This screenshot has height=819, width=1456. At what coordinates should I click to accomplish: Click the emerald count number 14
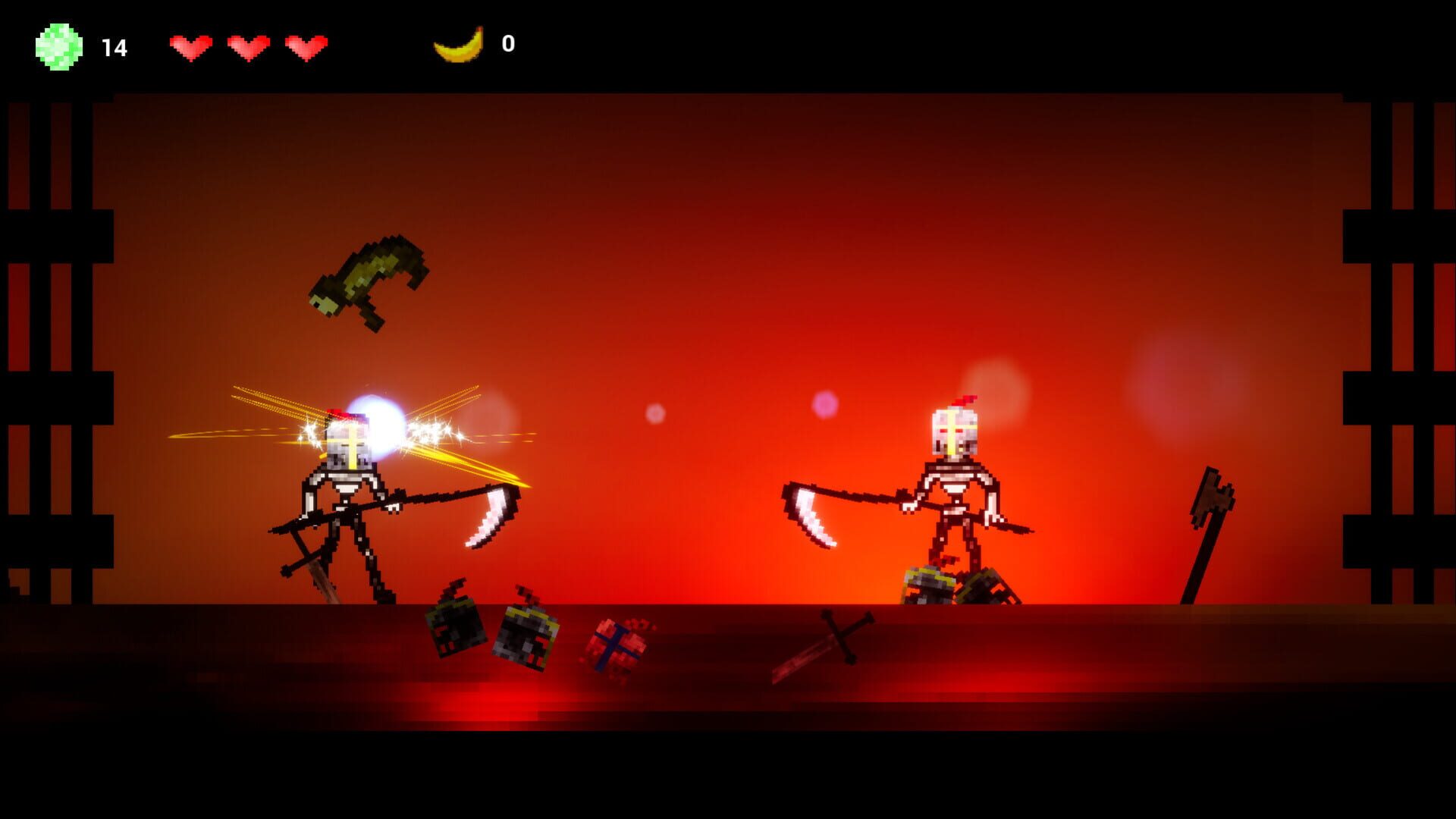point(114,45)
